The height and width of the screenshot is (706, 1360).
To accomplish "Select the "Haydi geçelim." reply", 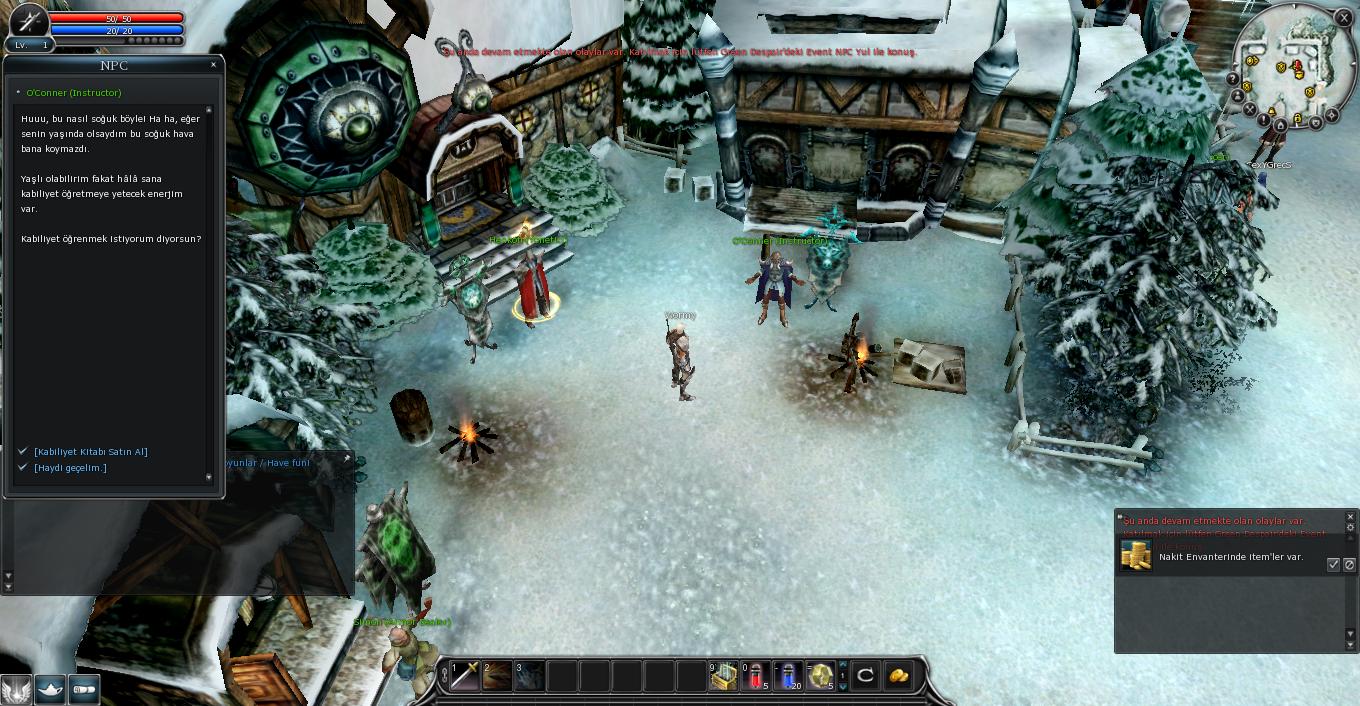I will pyautogui.click(x=70, y=468).
